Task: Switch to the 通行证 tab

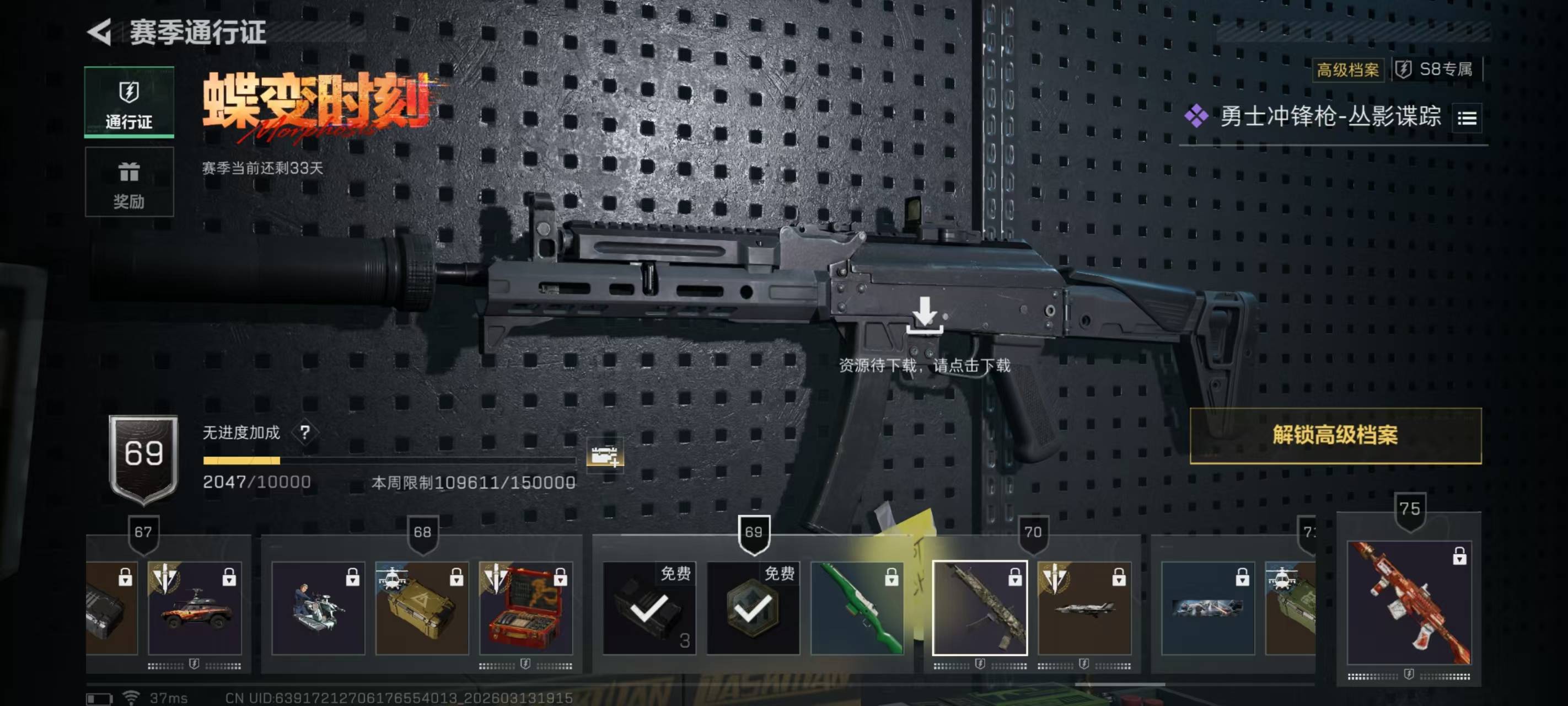Action: pos(129,101)
